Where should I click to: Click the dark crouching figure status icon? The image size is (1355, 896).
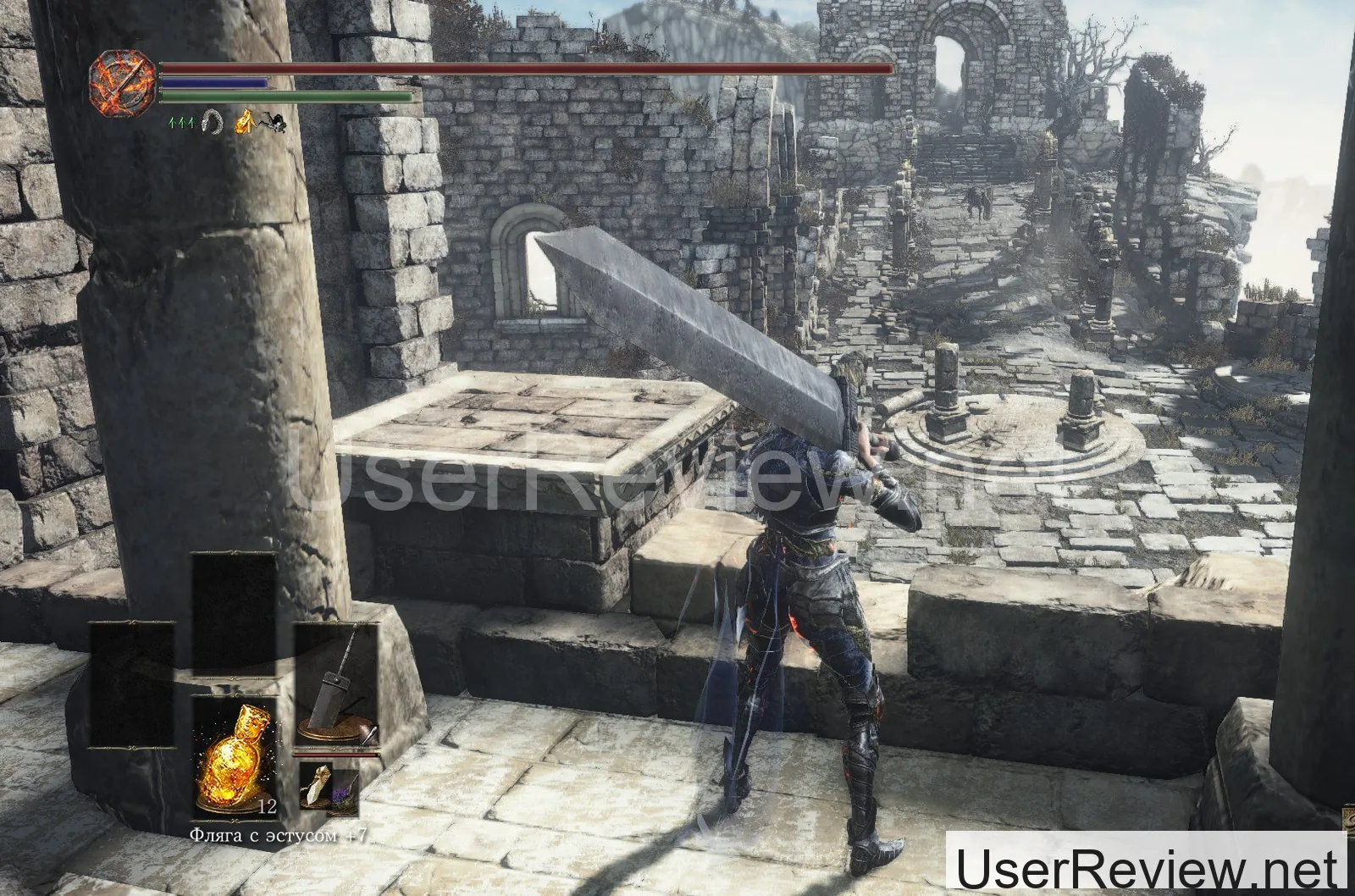(x=272, y=121)
